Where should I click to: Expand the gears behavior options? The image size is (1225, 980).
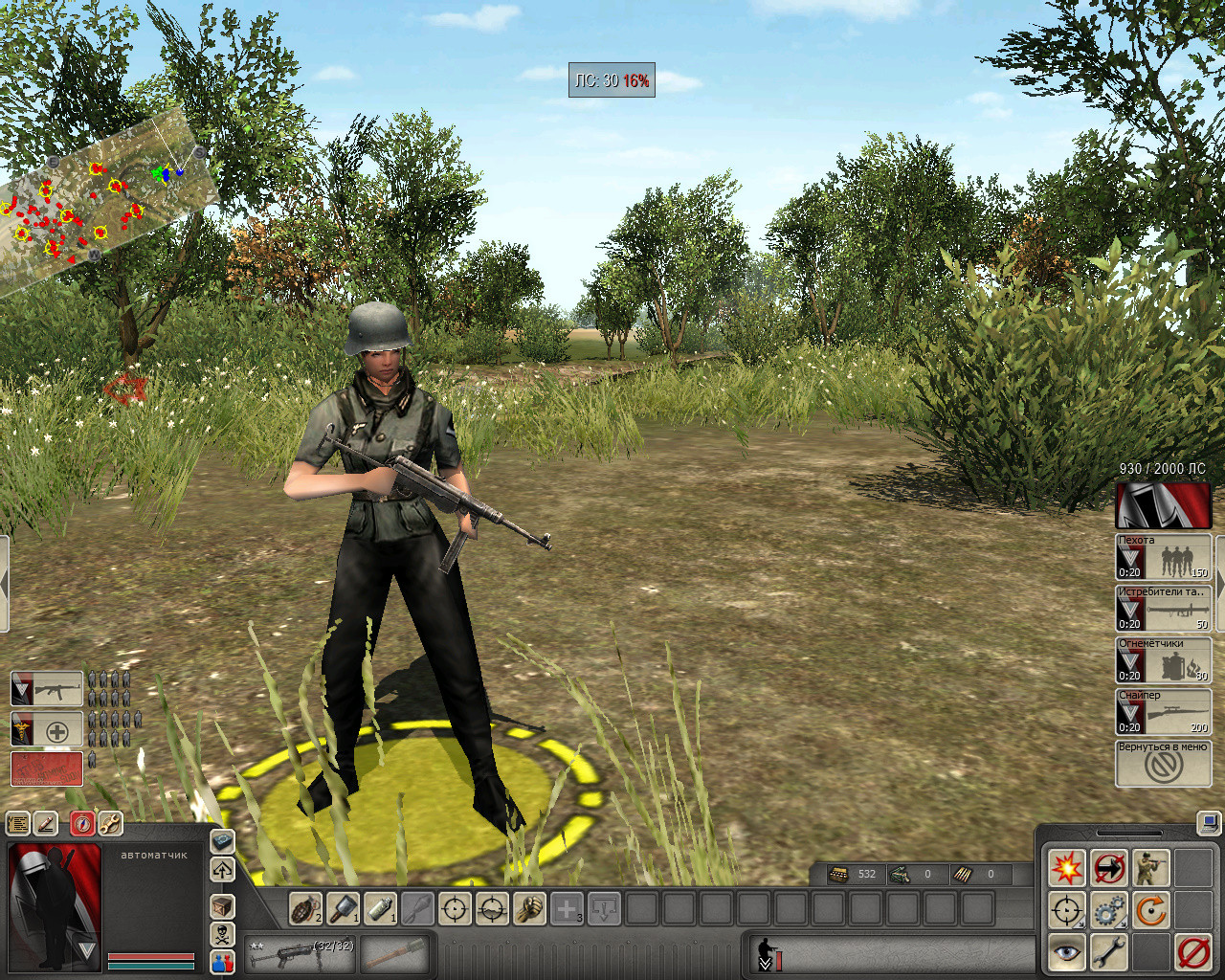1109,910
